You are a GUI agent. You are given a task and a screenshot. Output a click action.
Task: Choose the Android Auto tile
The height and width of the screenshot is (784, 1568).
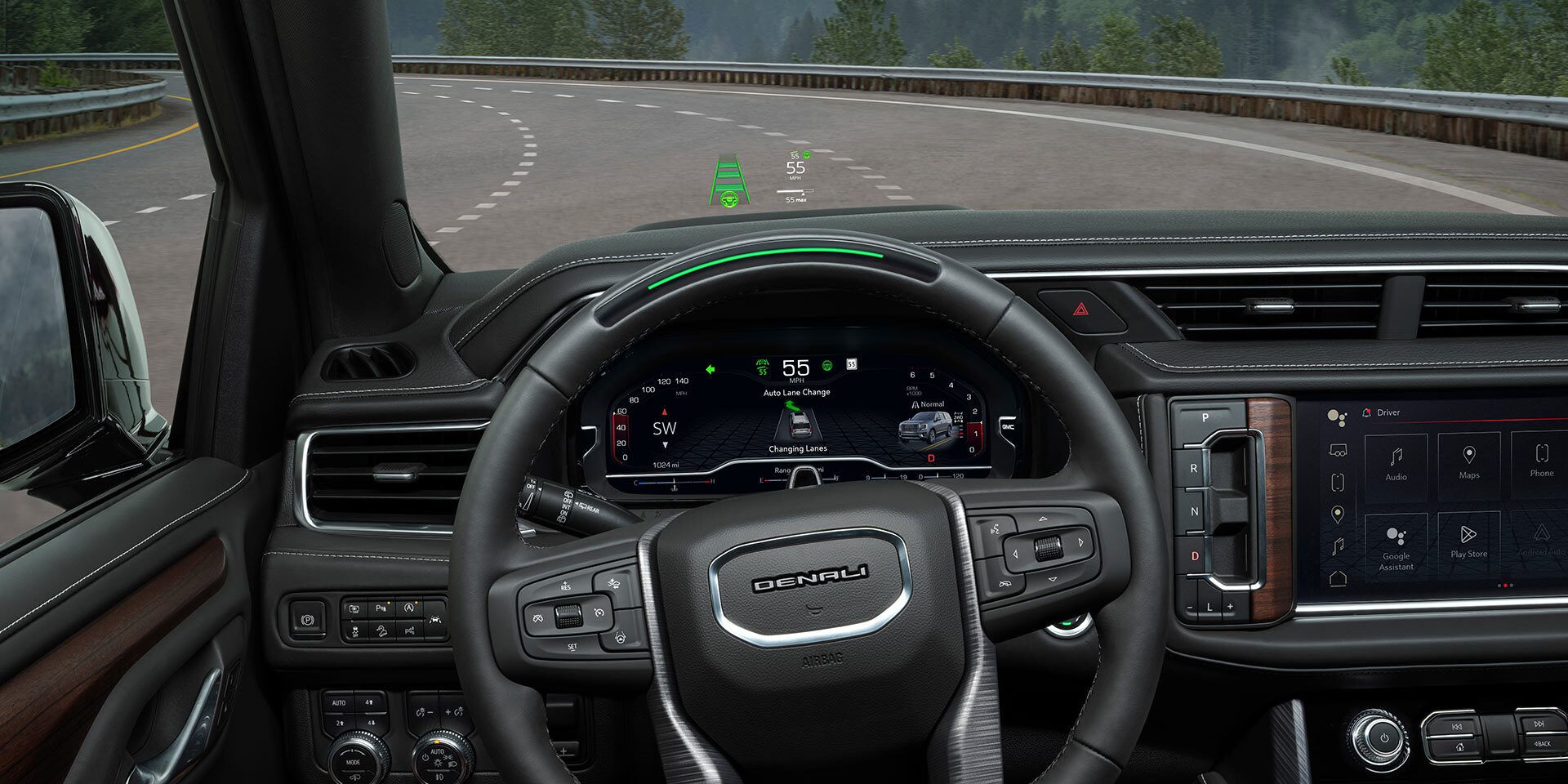pos(1541,541)
